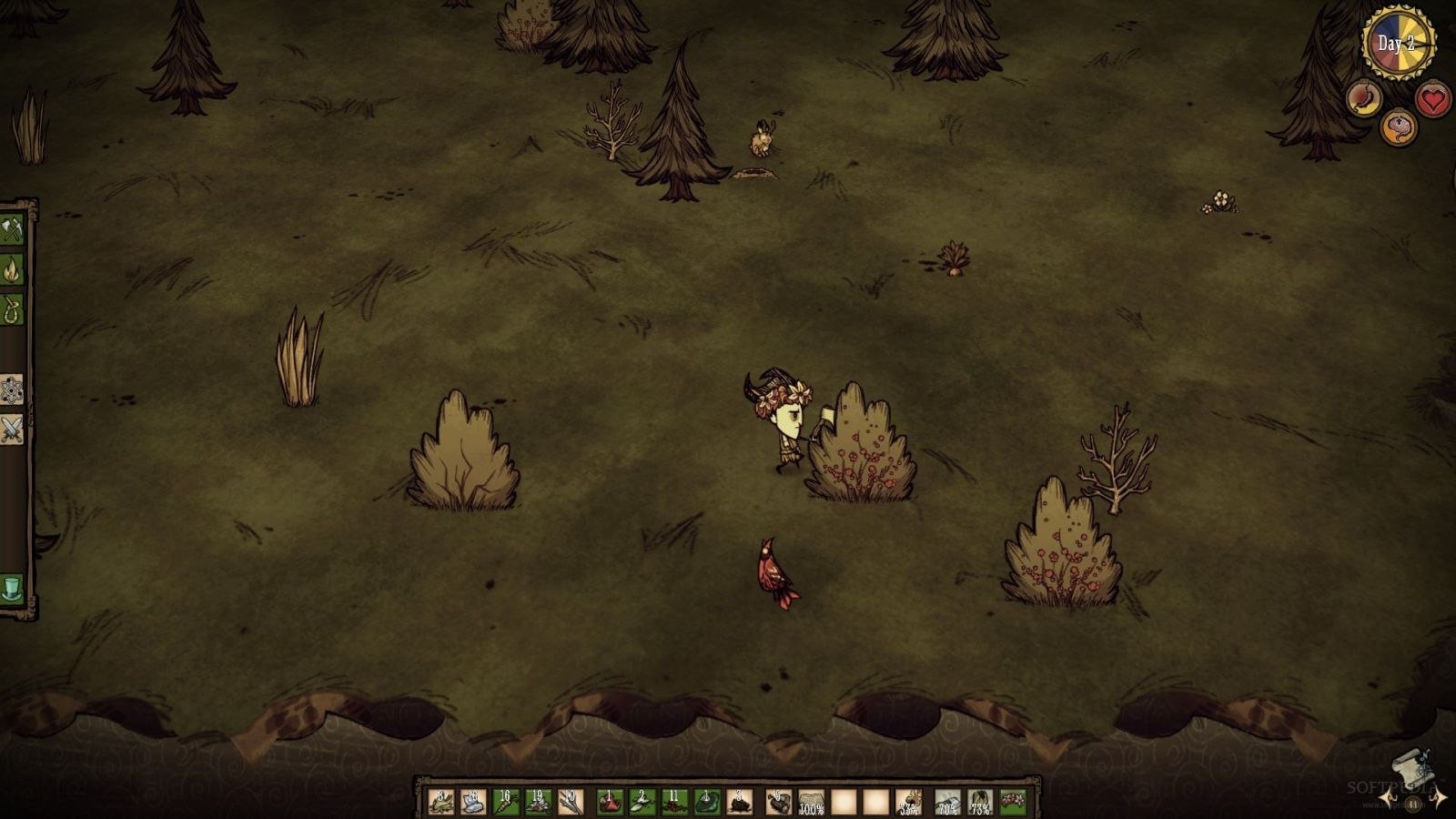Open the rope Survival crafting tab
This screenshot has width=1456, height=819.
[x=12, y=309]
